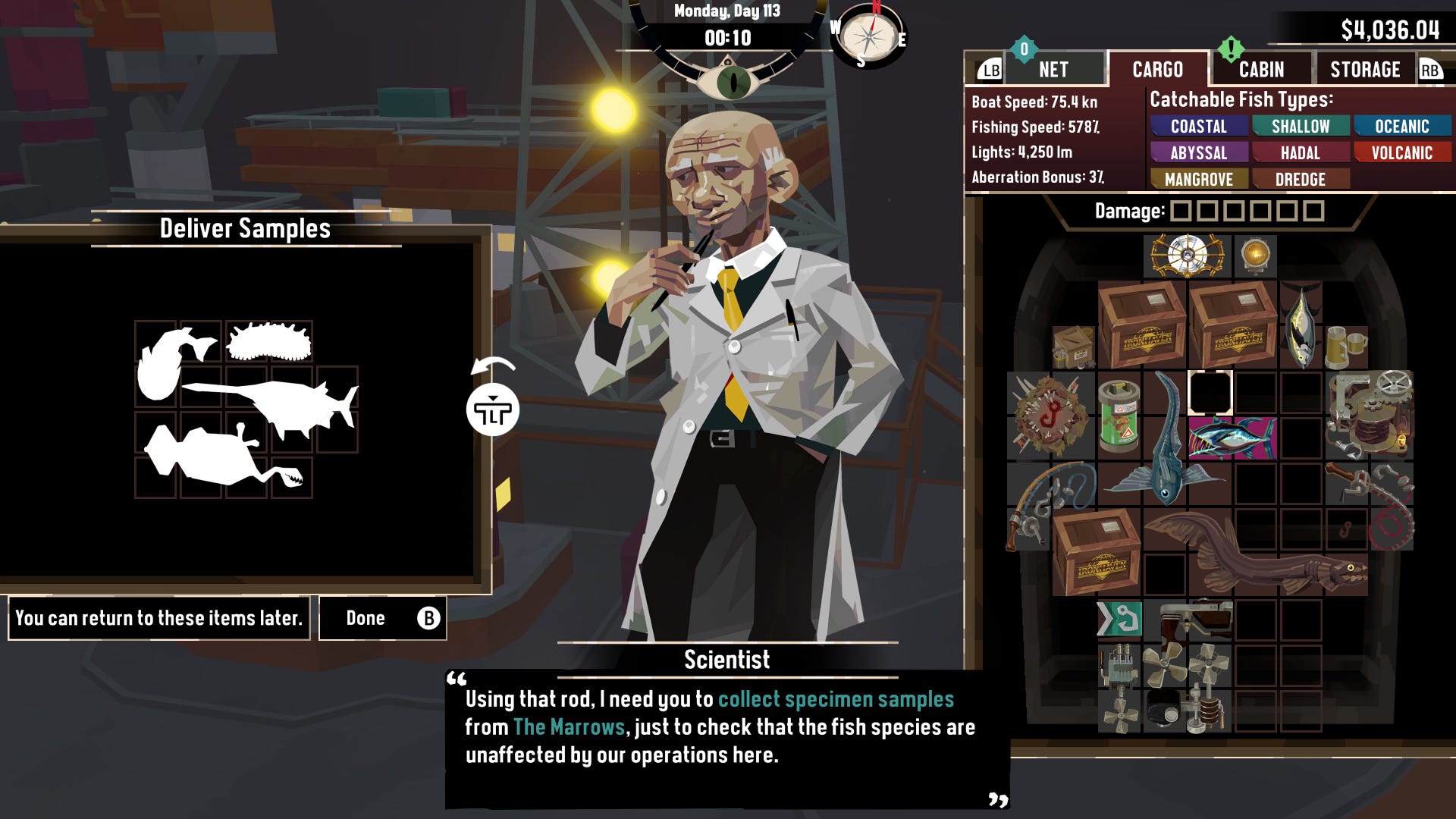Select the small yellow lamp equipment
Screen dimensions: 1456x819
[x=1256, y=256]
